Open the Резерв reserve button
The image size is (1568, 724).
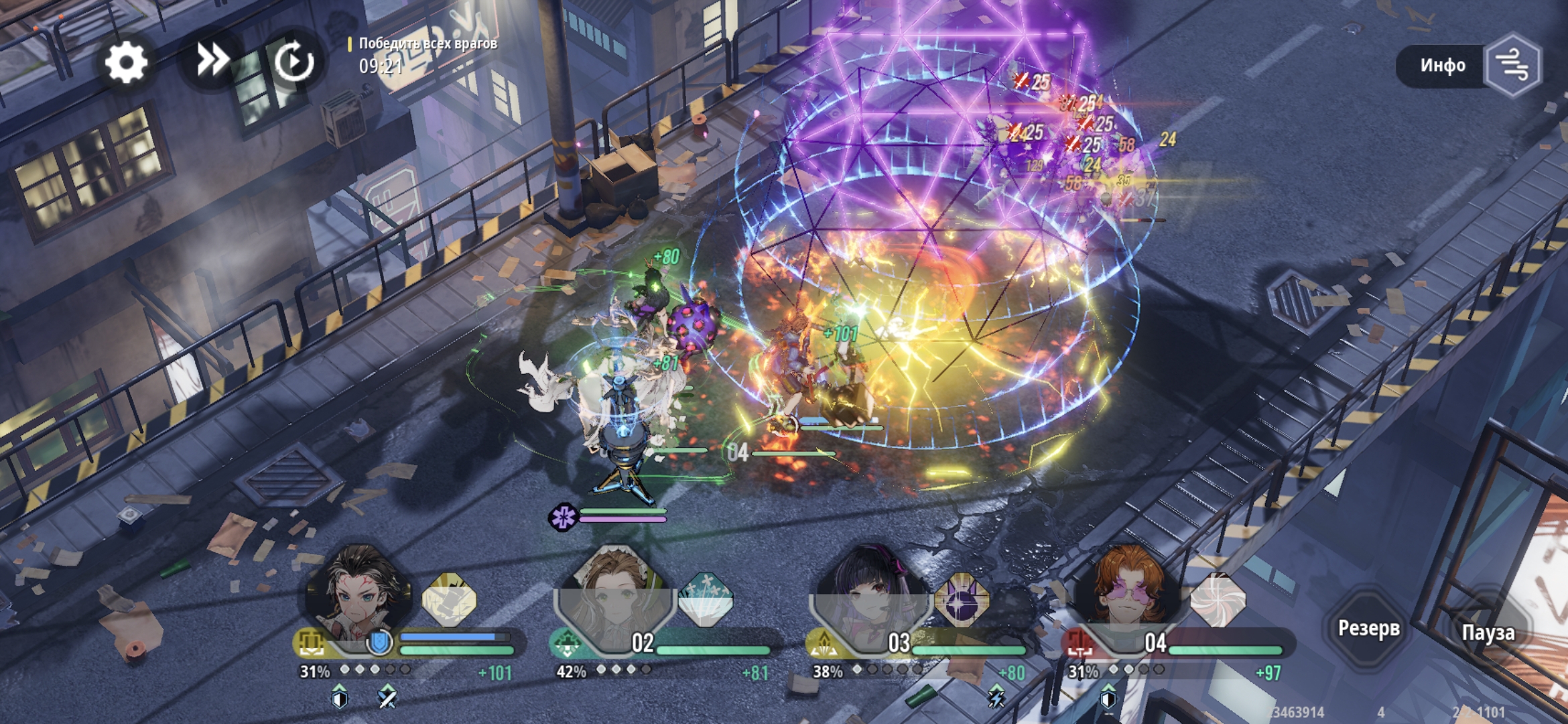(x=1368, y=628)
